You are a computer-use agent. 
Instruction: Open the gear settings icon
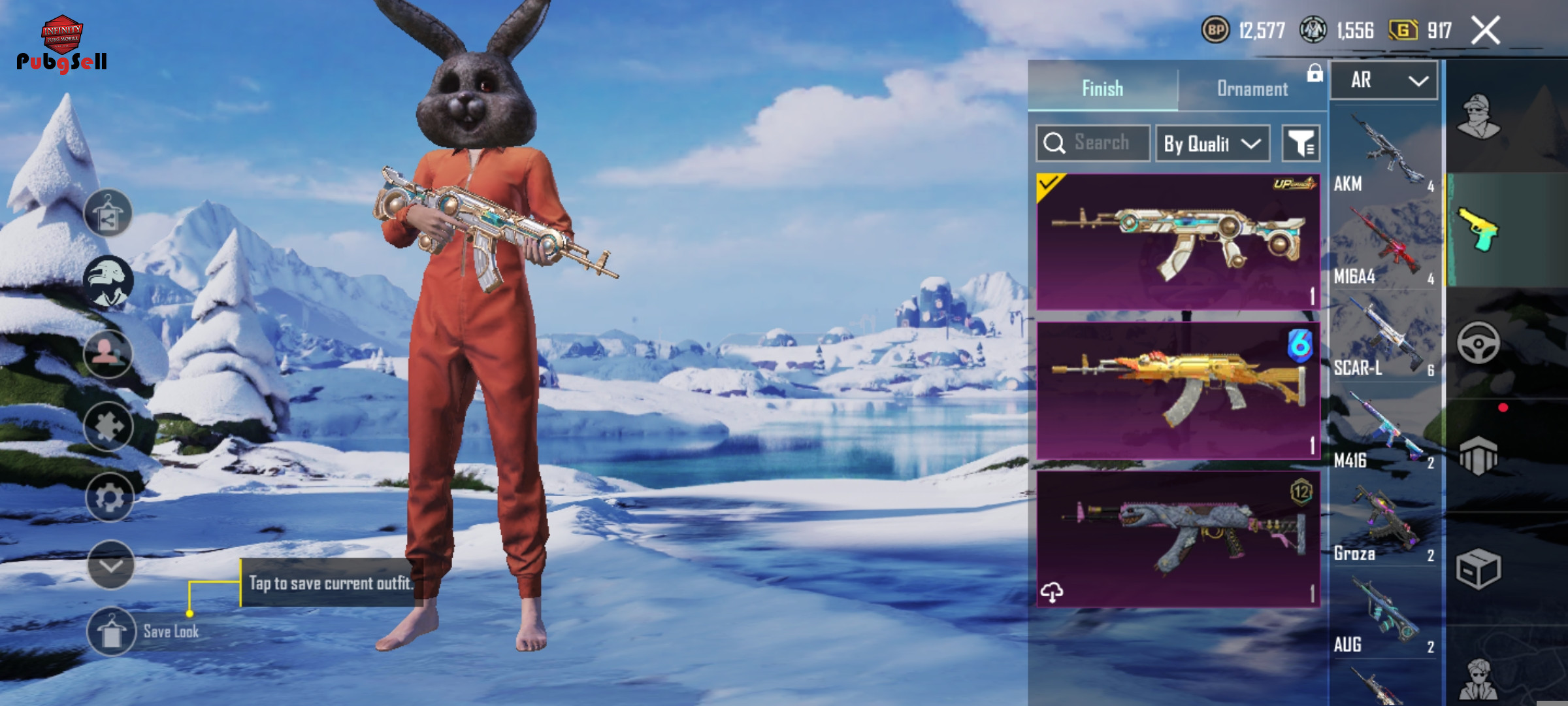(109, 498)
